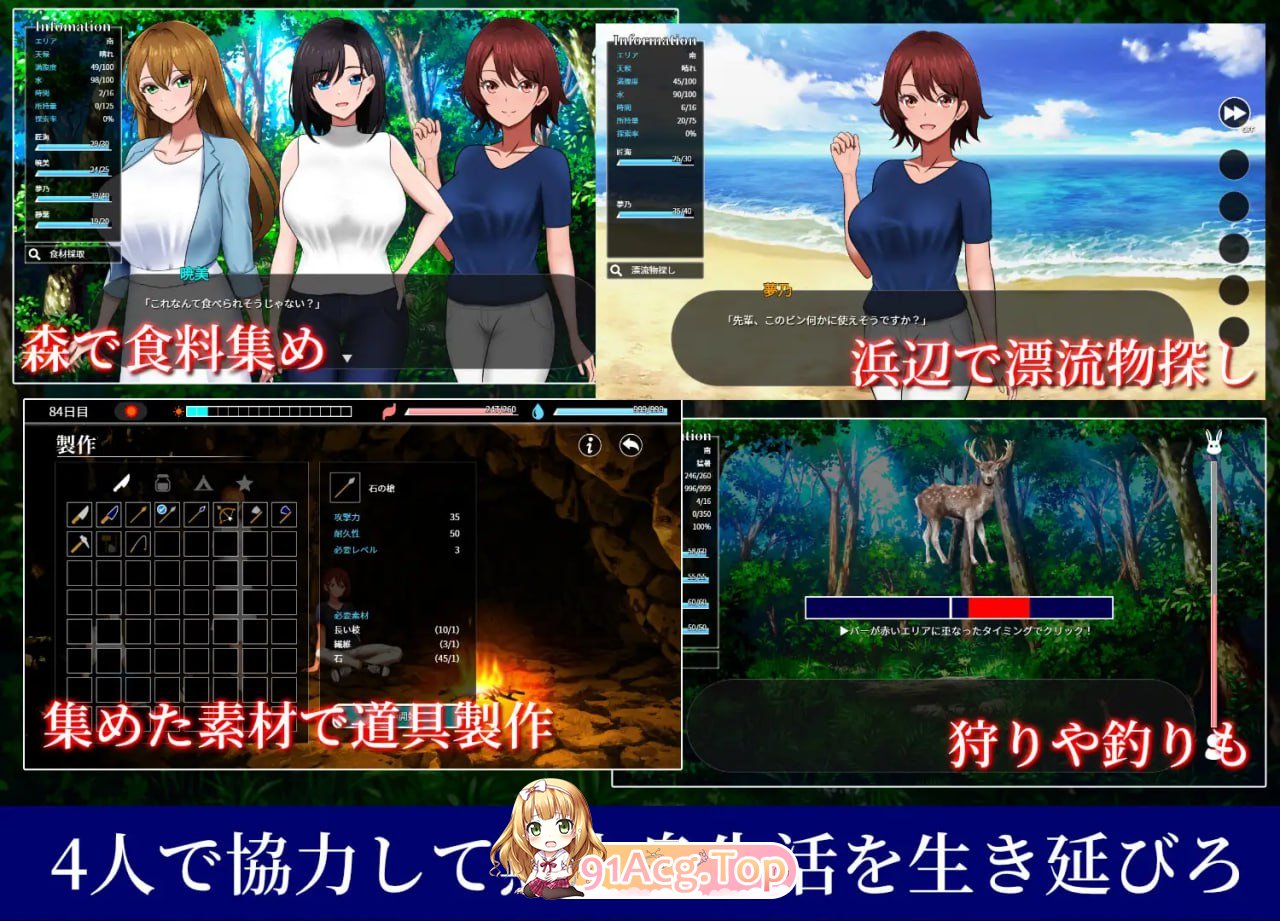Toggle the red sun indicator next to 84日目

131,411
